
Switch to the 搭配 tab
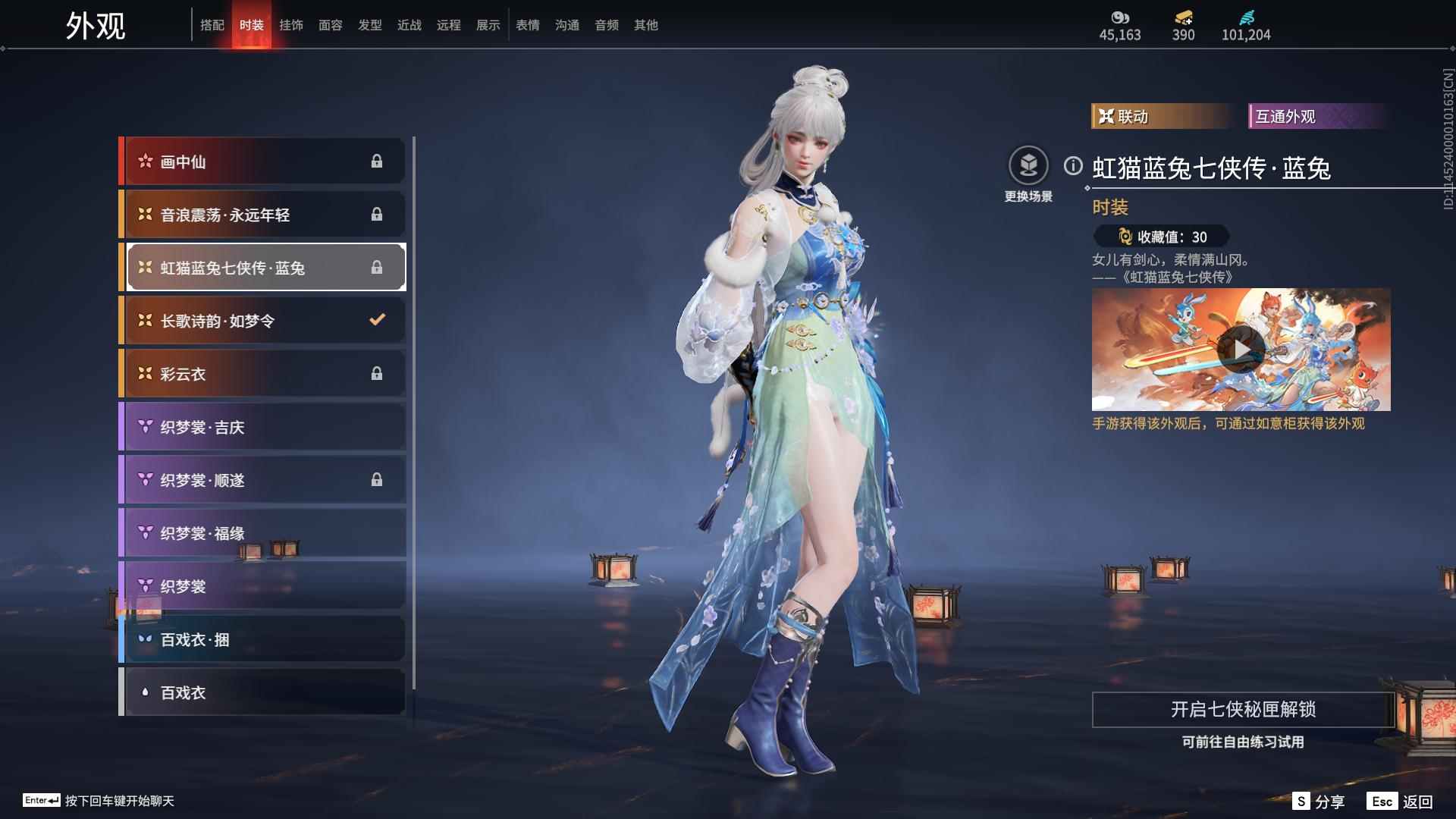click(212, 25)
